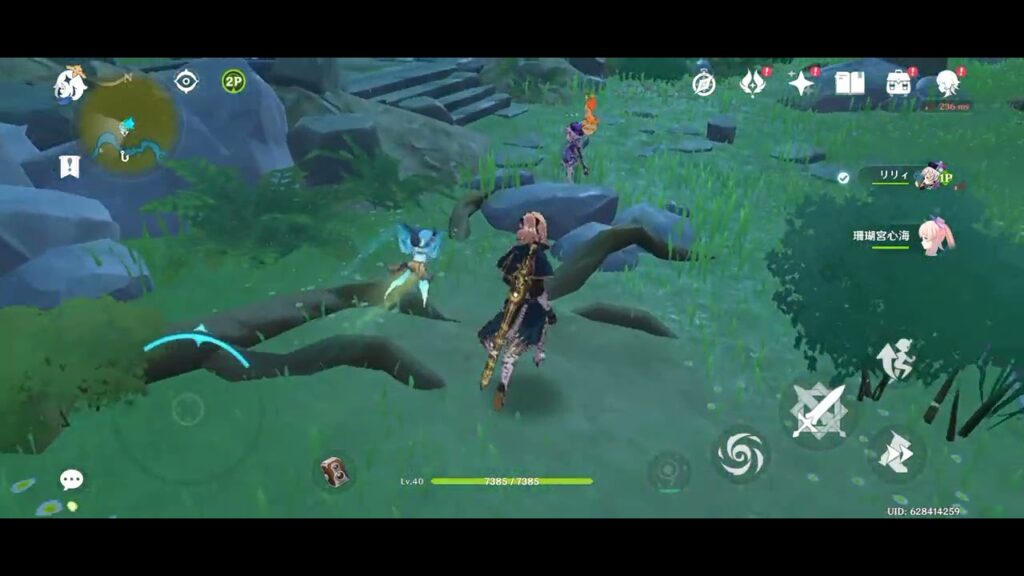Open the green 2P co-op menu

[233, 81]
